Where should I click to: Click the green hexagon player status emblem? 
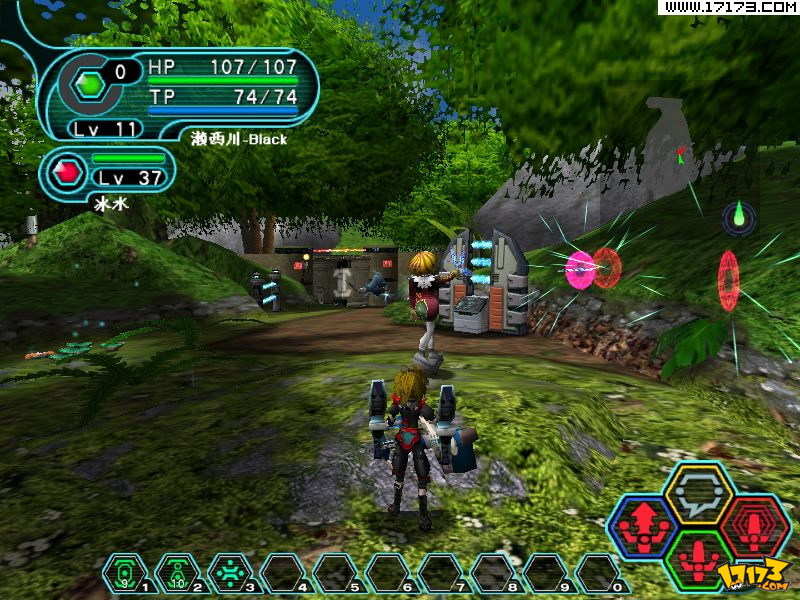91,86
